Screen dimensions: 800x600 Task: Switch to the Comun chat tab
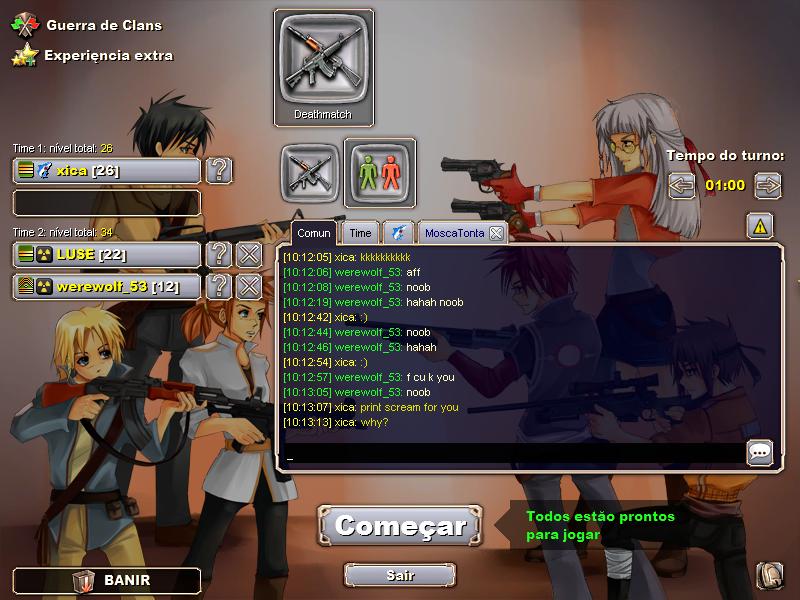coord(314,233)
